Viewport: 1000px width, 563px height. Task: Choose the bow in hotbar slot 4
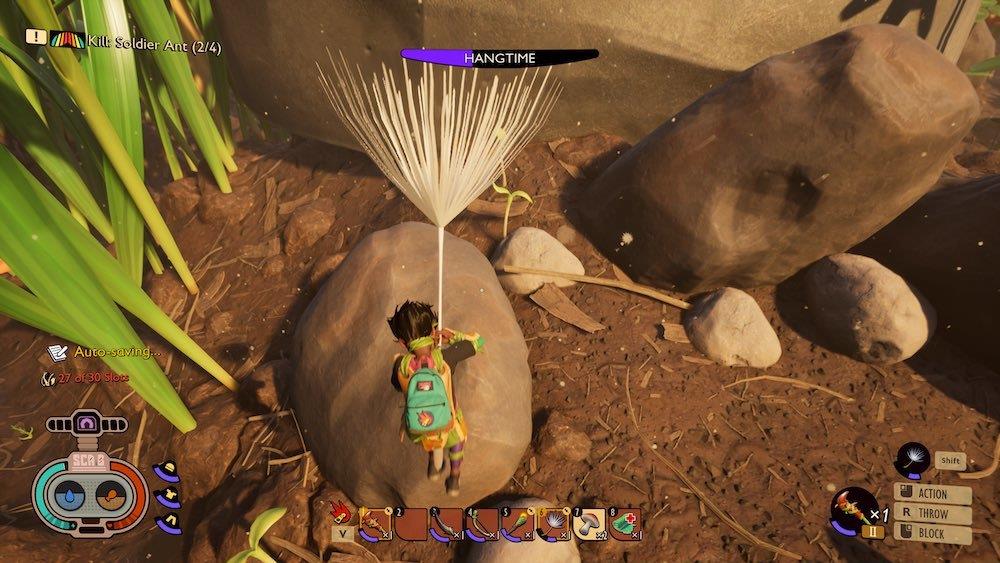point(482,522)
